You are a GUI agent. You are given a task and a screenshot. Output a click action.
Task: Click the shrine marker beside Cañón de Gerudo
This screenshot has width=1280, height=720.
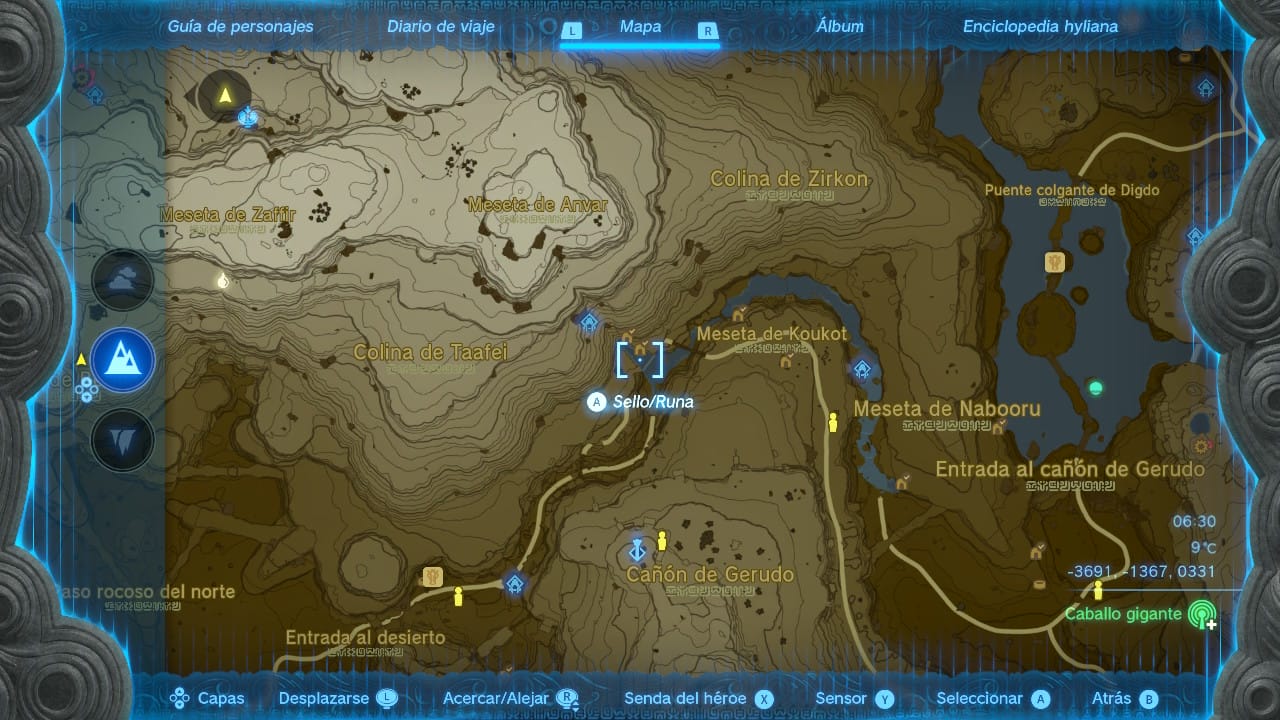636,550
